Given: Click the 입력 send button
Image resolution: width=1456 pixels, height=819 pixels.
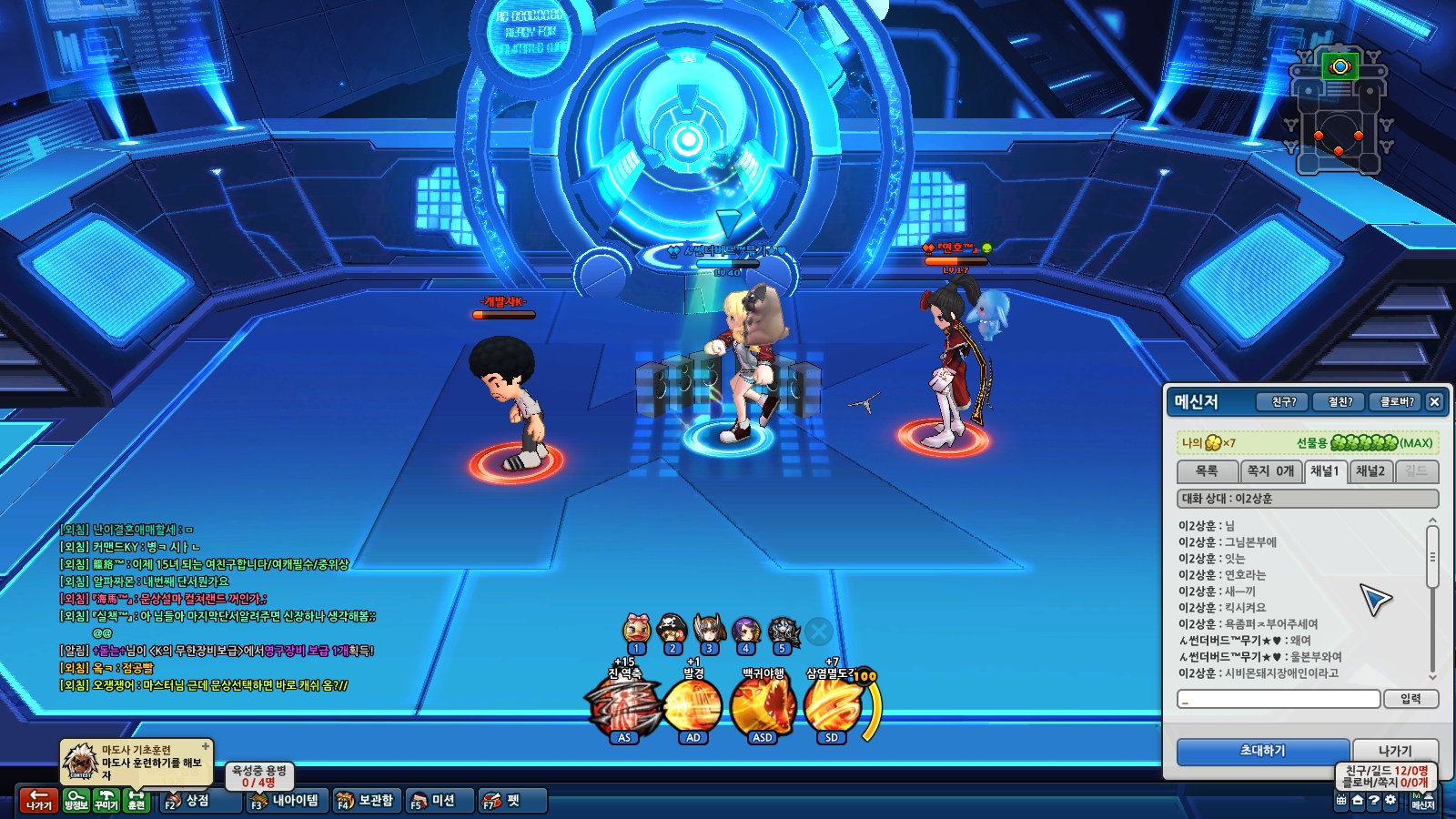Looking at the screenshot, I should (1410, 699).
